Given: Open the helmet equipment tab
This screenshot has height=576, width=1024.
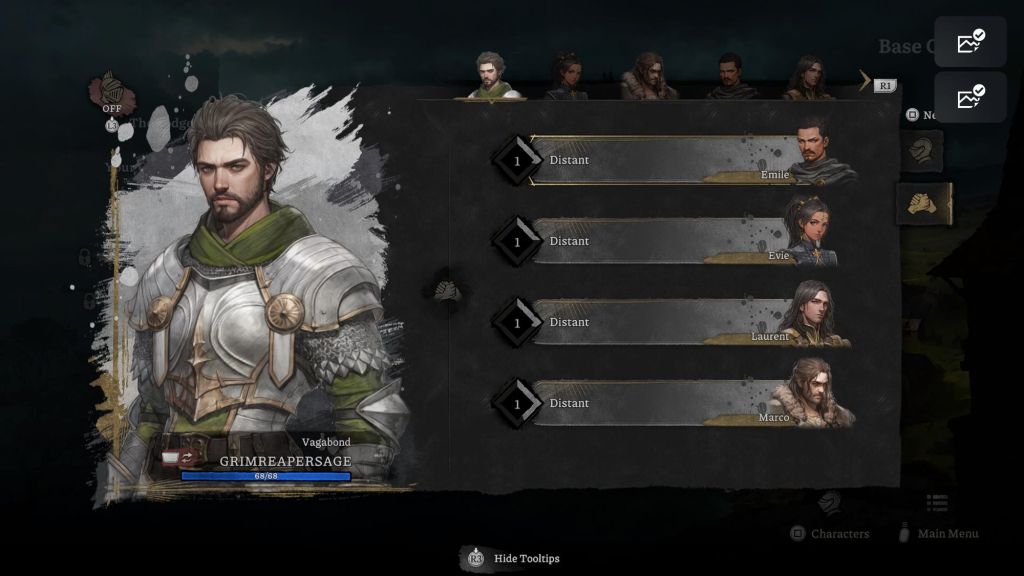Looking at the screenshot, I should pyautogui.click(x=921, y=152).
